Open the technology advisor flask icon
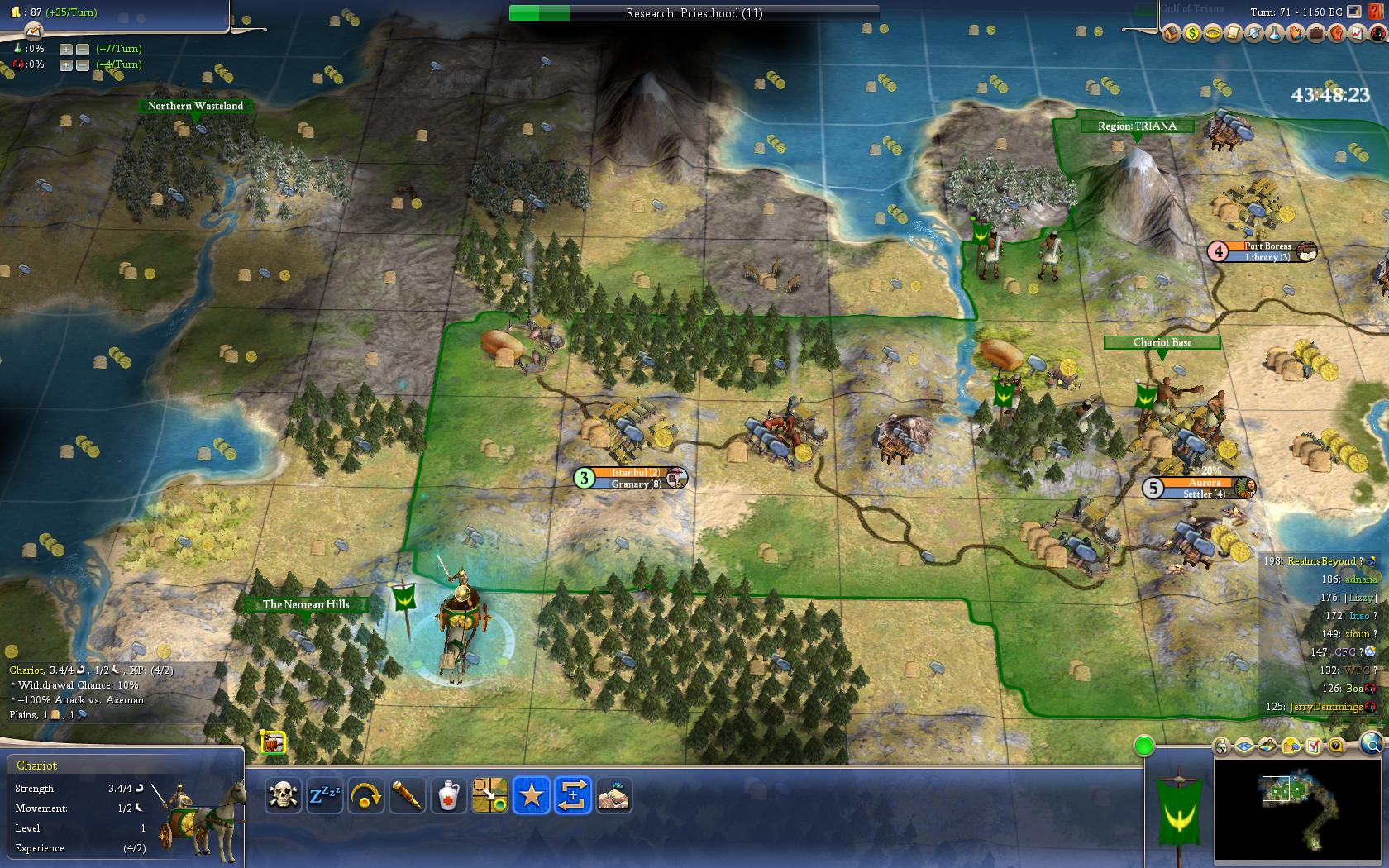 [x=1275, y=33]
